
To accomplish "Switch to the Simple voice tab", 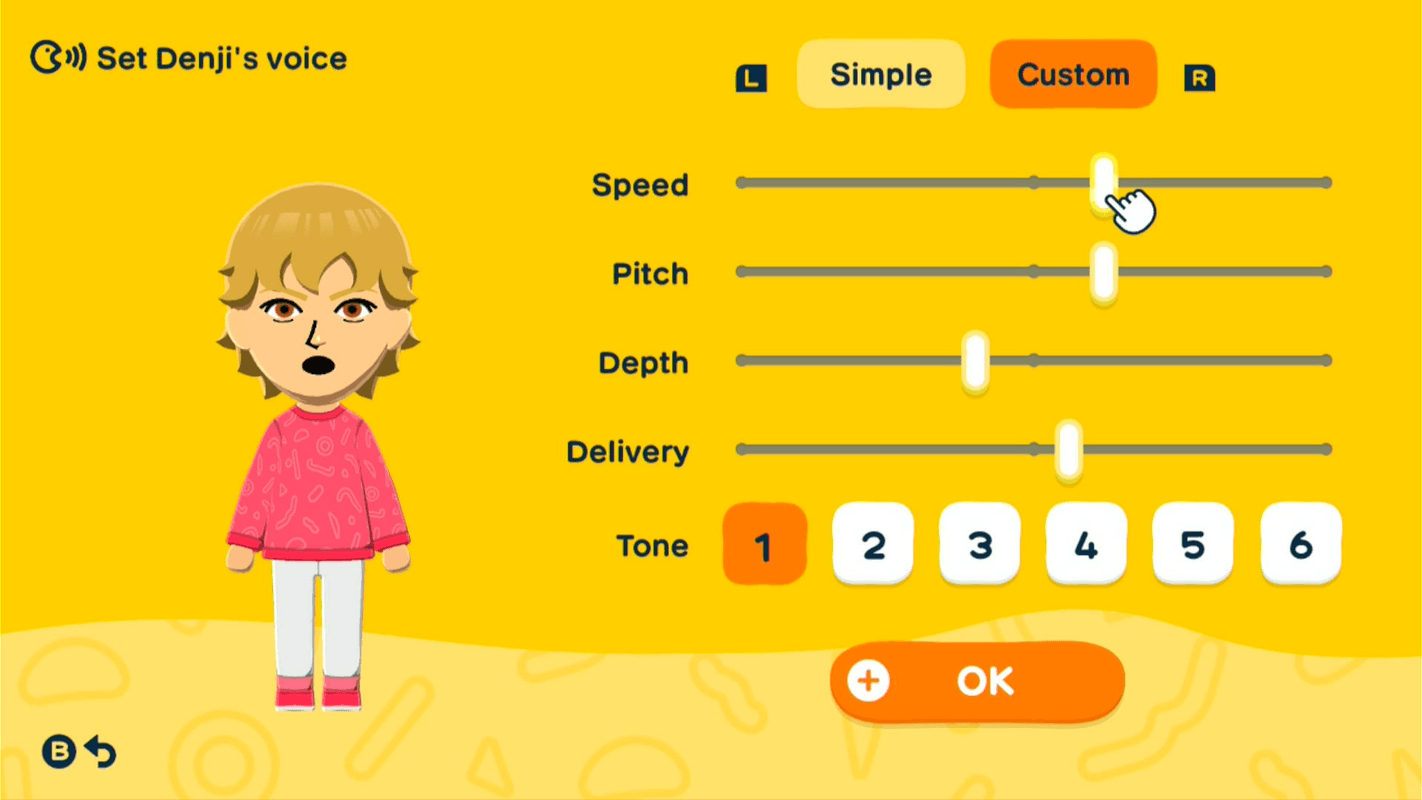I will tap(880, 73).
